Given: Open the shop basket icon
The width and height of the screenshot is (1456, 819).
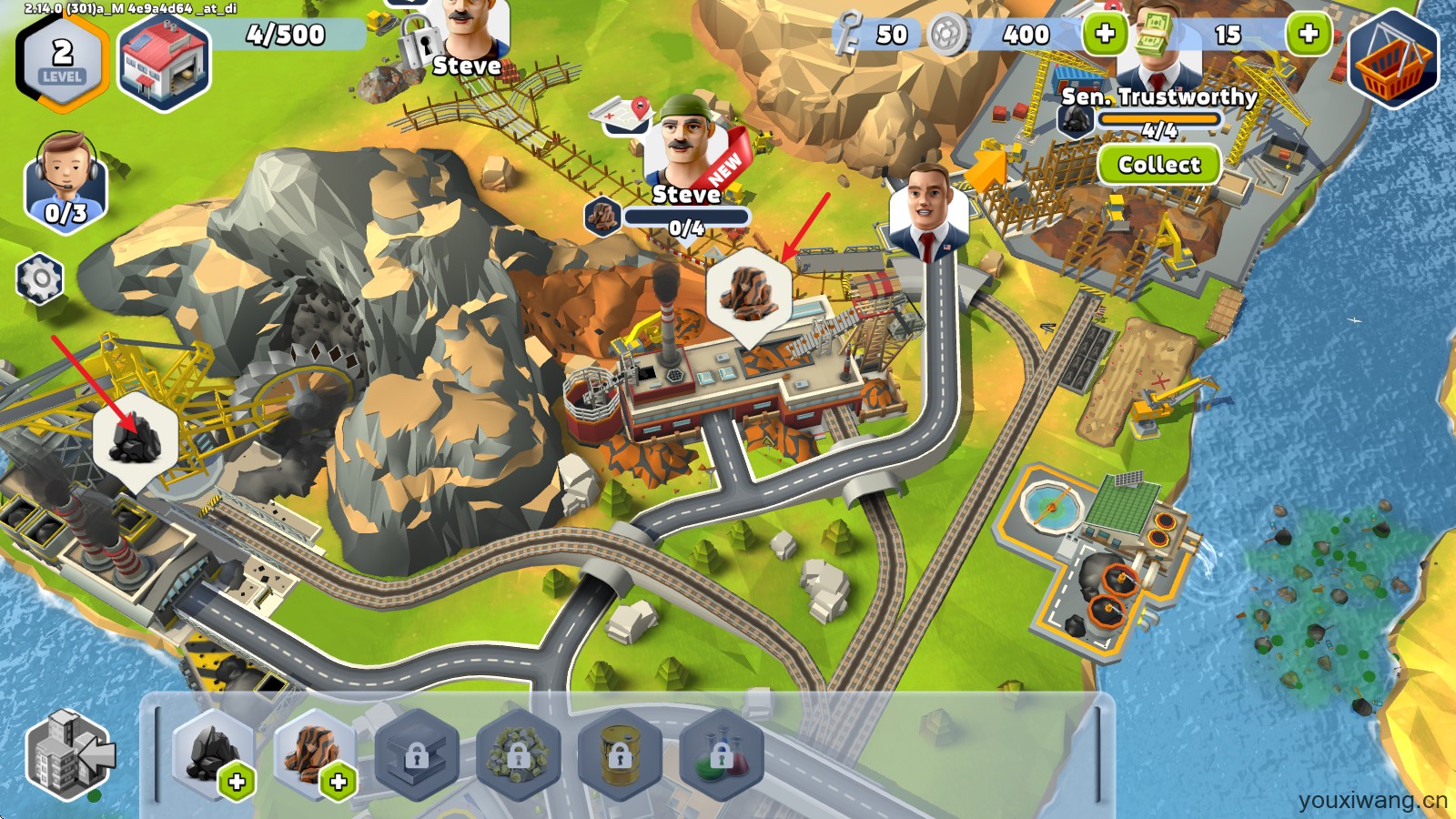Looking at the screenshot, I should [1392, 60].
